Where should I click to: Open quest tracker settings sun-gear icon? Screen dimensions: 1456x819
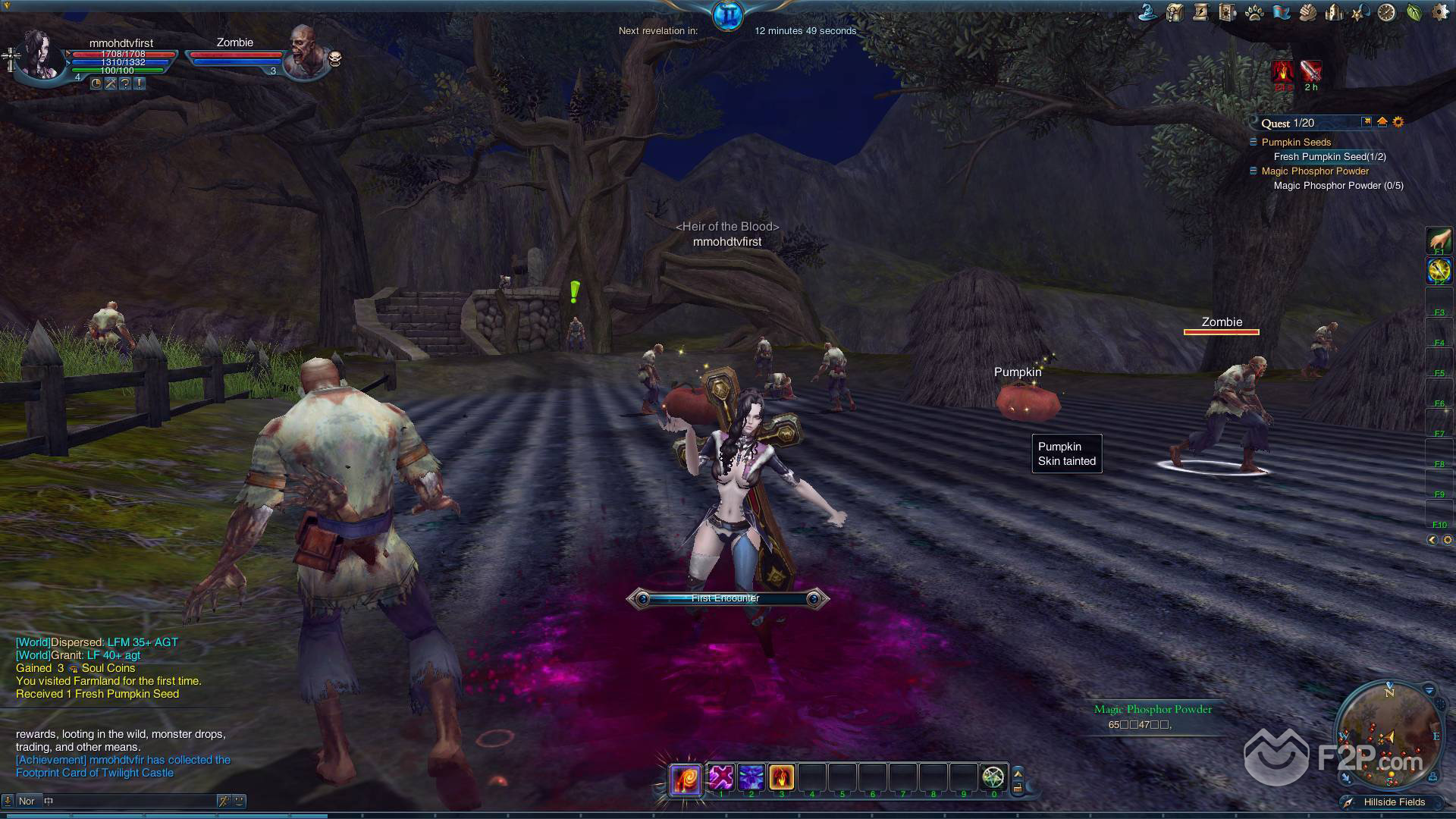[x=1398, y=122]
